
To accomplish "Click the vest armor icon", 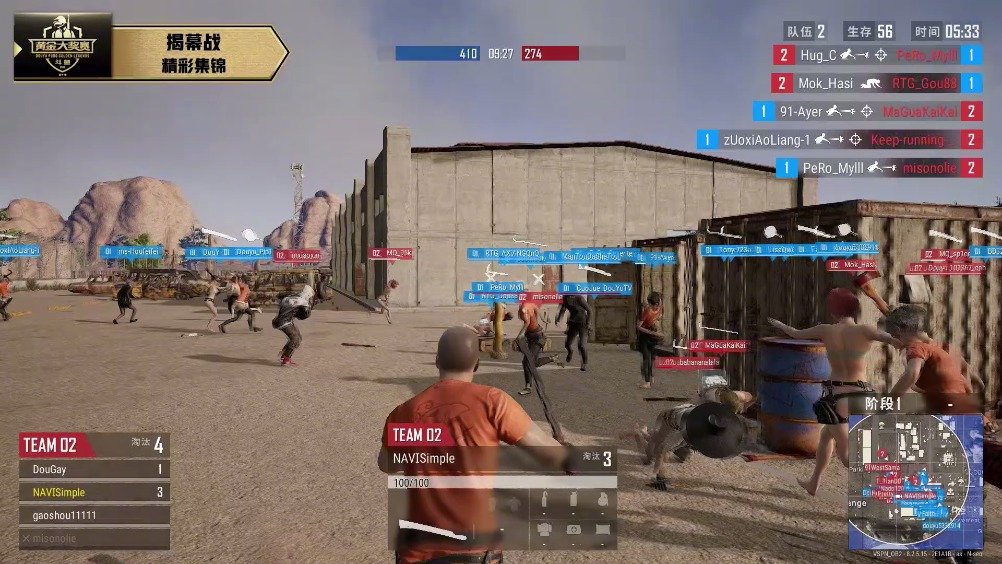I will click(x=545, y=528).
